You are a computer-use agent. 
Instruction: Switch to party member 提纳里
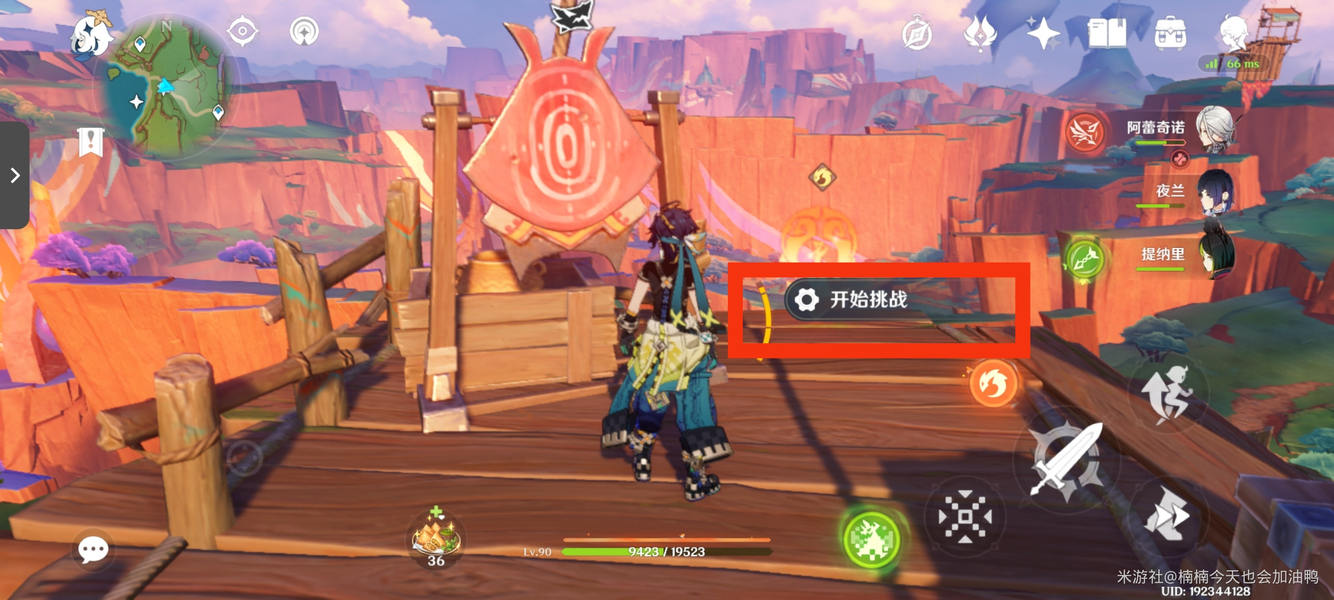click(1214, 251)
